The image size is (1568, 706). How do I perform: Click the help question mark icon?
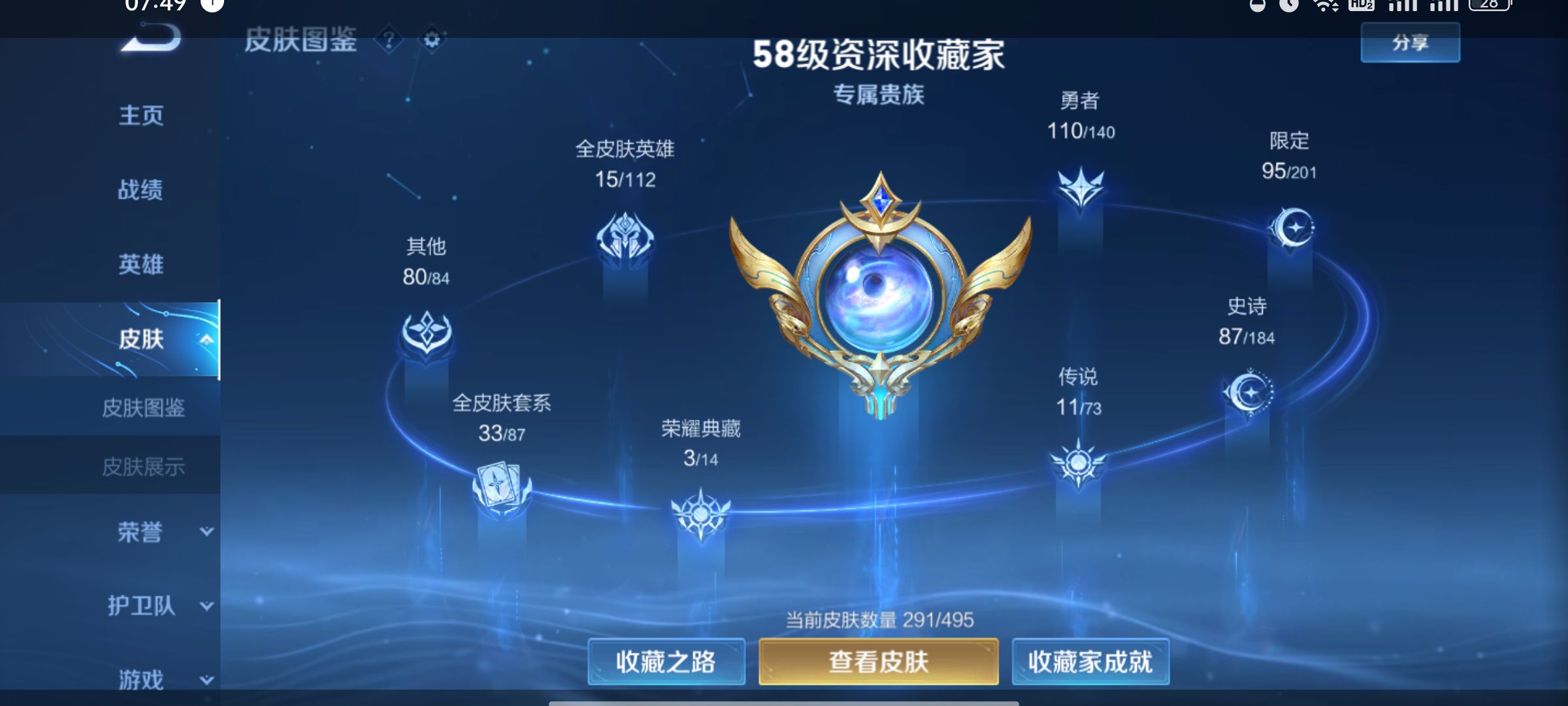388,41
